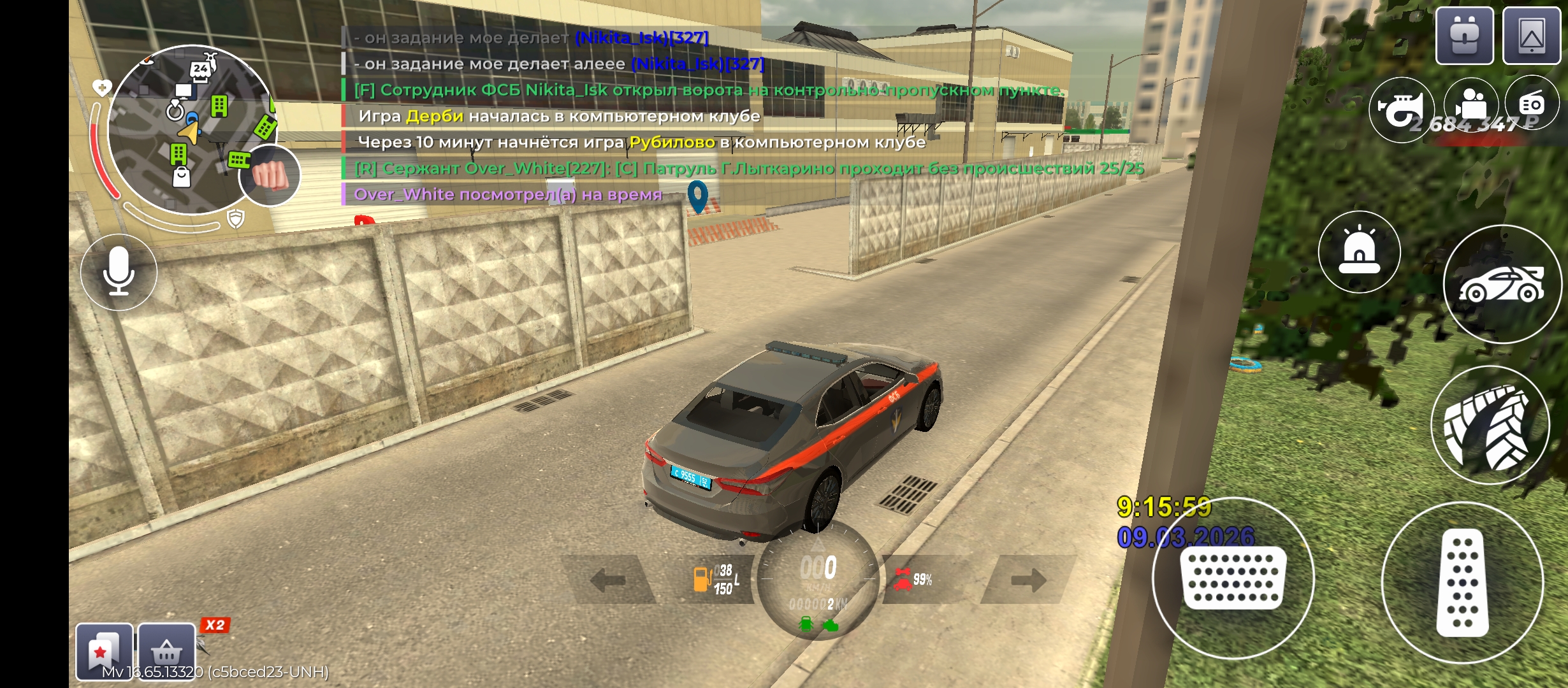Open the sports car menu button
The image size is (1568, 688).
click(x=1502, y=284)
